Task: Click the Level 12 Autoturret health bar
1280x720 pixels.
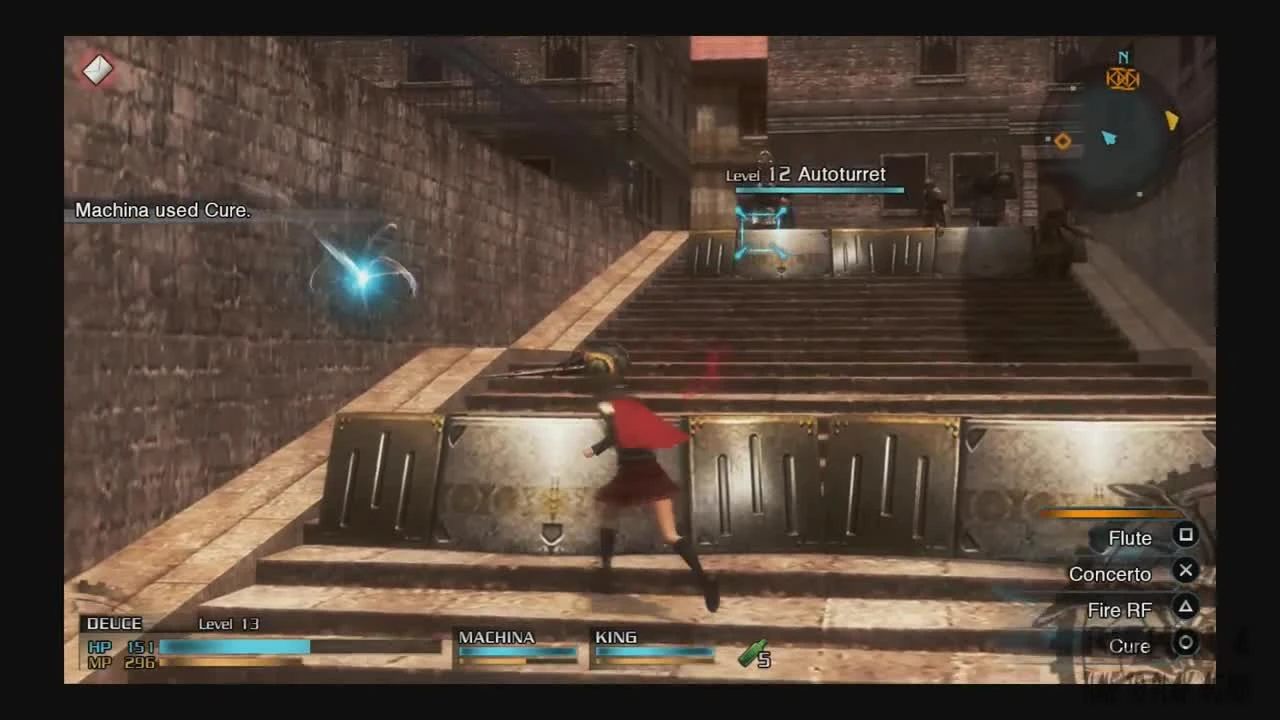Action: [x=818, y=190]
